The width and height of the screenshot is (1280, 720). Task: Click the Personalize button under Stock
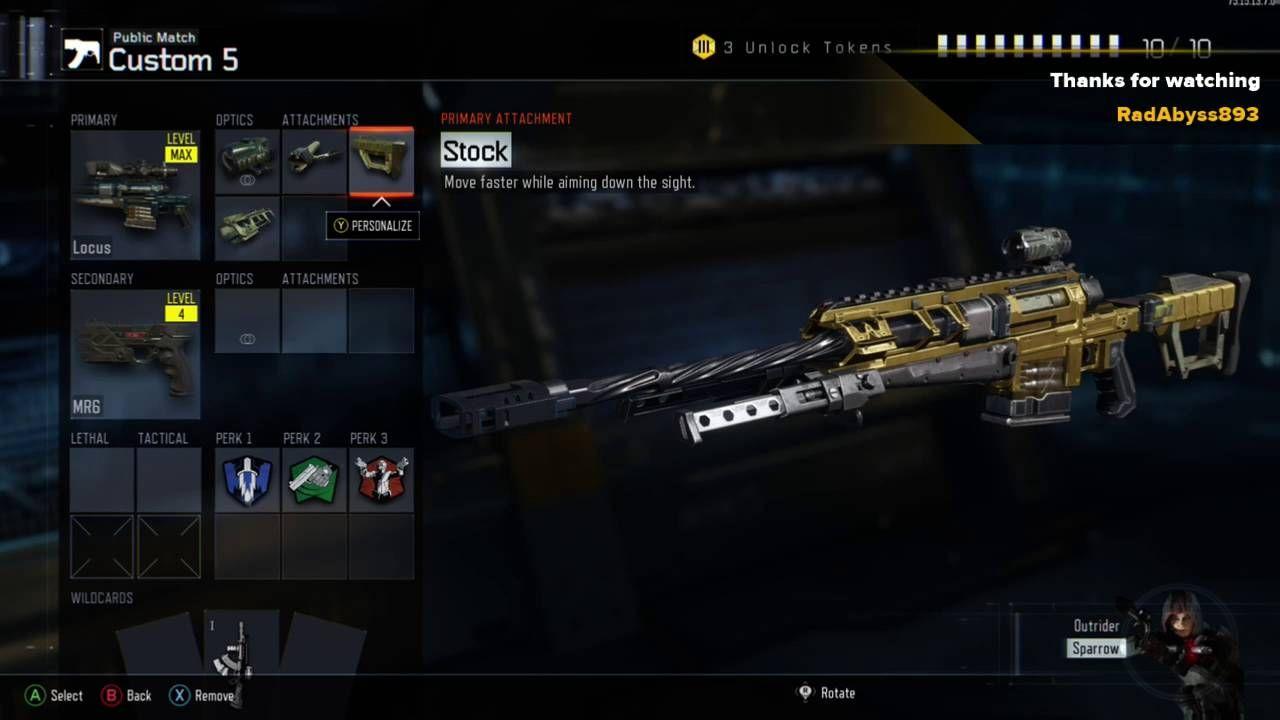click(372, 226)
